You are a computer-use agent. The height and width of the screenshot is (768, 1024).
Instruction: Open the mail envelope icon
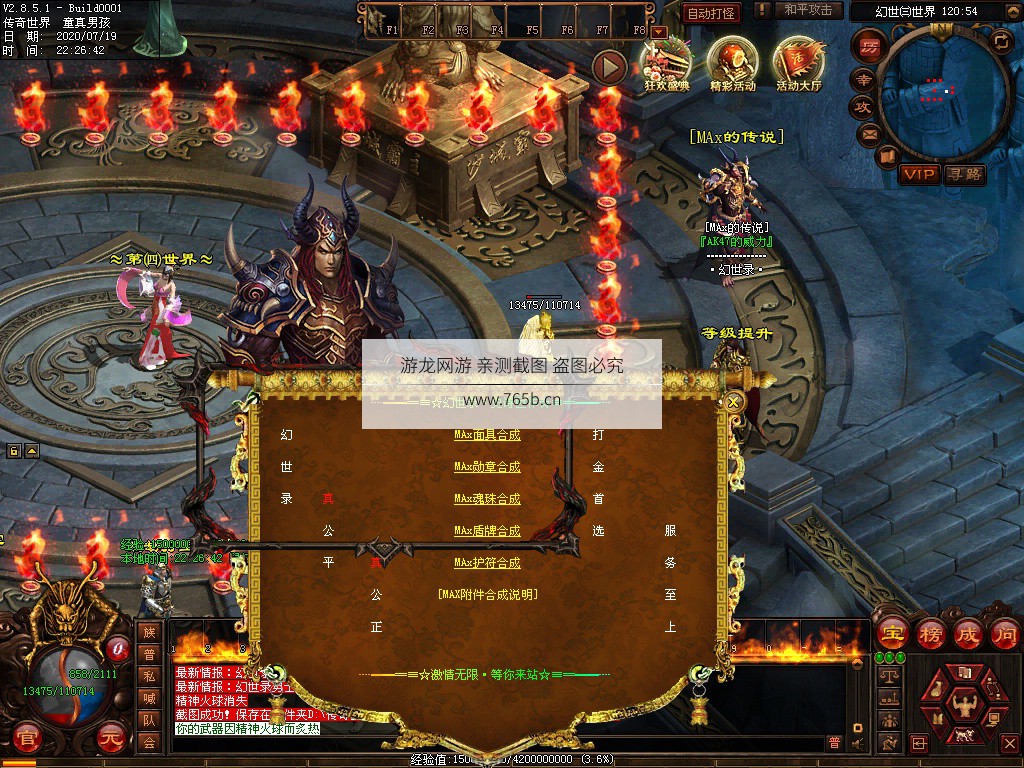868,133
